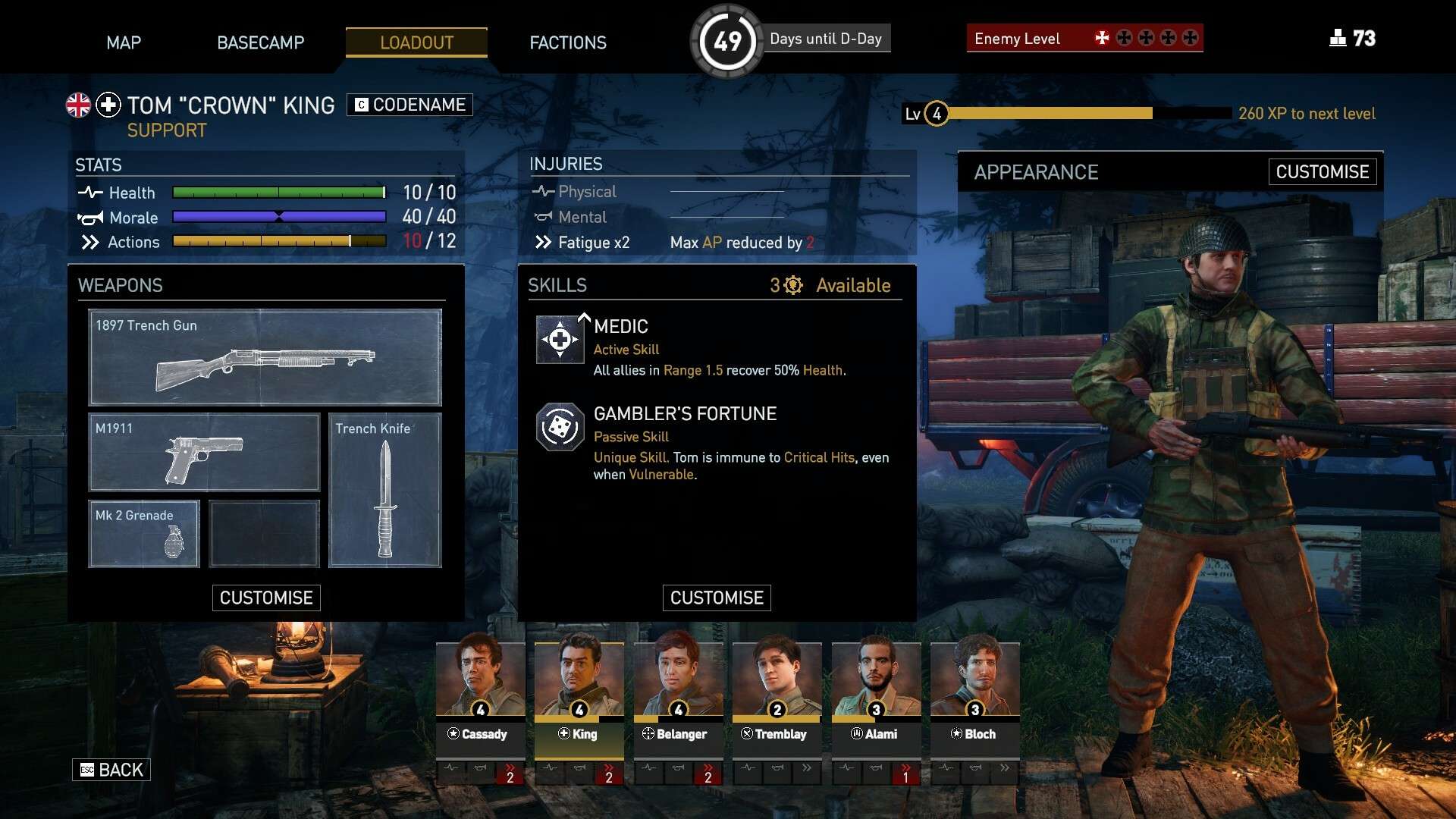Select the Medic skill icon
The height and width of the screenshot is (819, 1456).
pos(560,340)
